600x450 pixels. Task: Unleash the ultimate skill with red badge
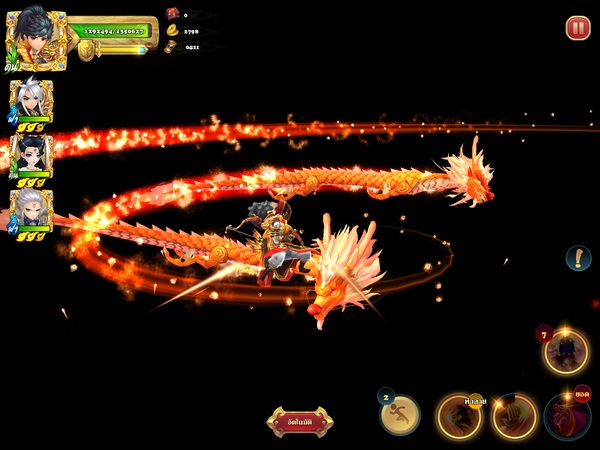(x=568, y=416)
